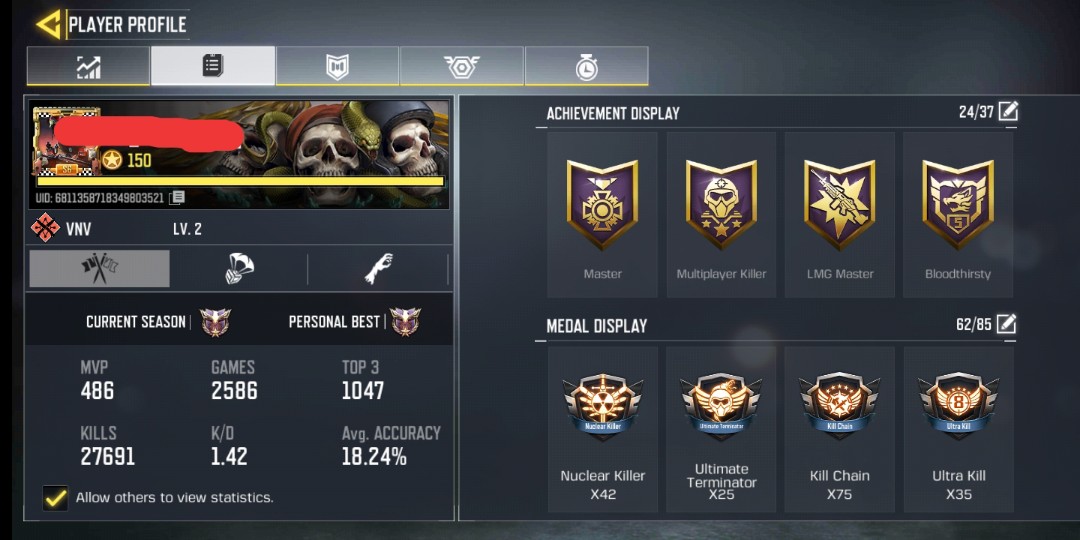Screen dimensions: 1080x540
Task: Switch to the stats chart tab
Action: (88, 67)
